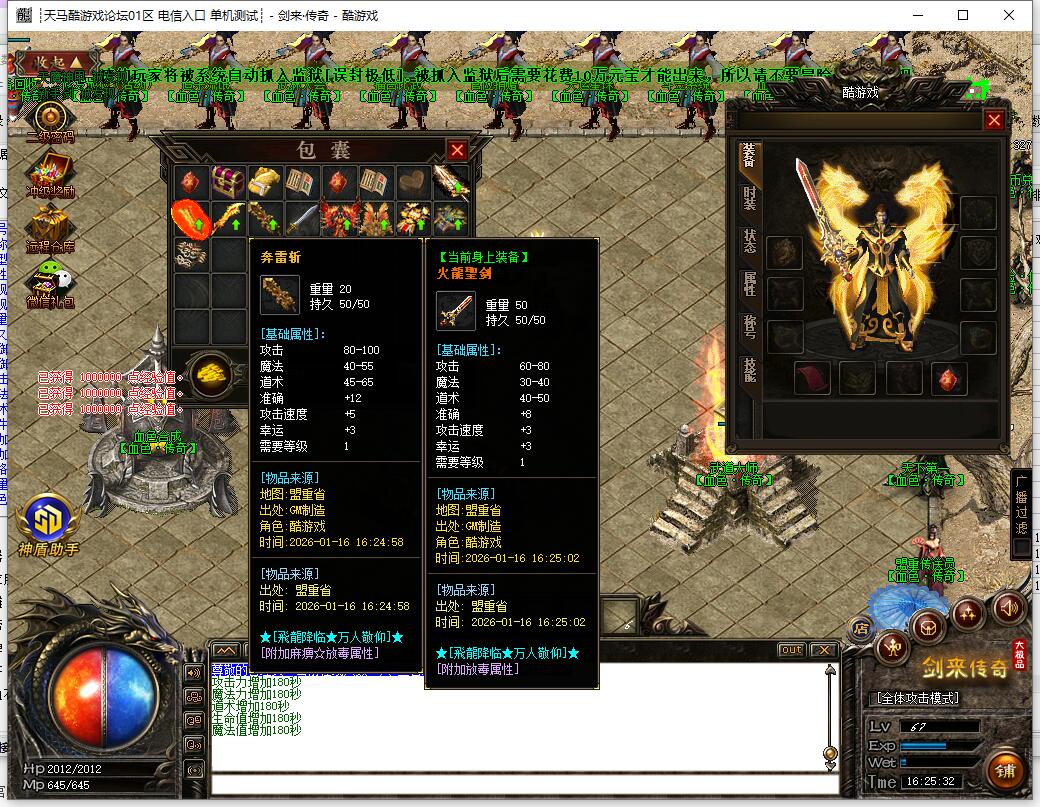
Task: Launch the 神盾助手 helper
Action: pos(47,520)
